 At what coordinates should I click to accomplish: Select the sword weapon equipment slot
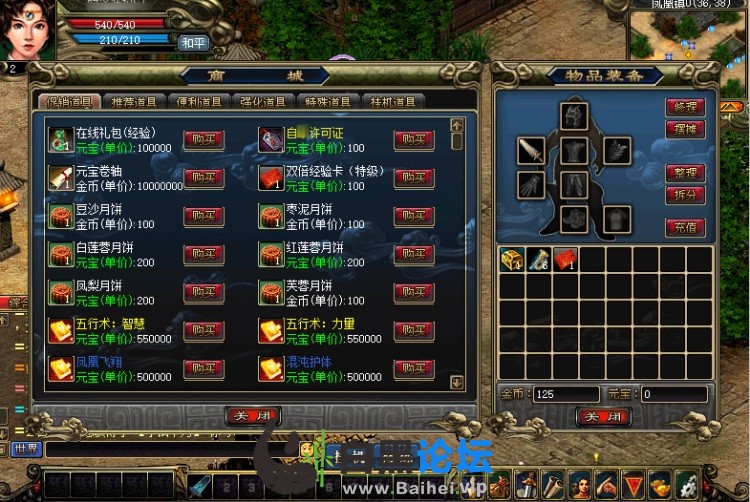point(531,151)
